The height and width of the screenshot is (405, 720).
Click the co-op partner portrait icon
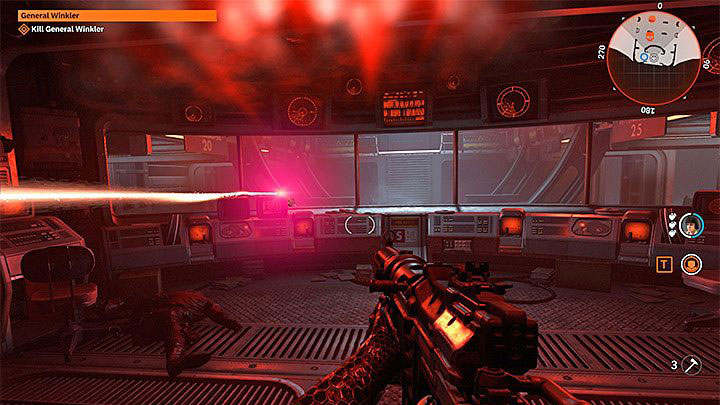tap(689, 230)
